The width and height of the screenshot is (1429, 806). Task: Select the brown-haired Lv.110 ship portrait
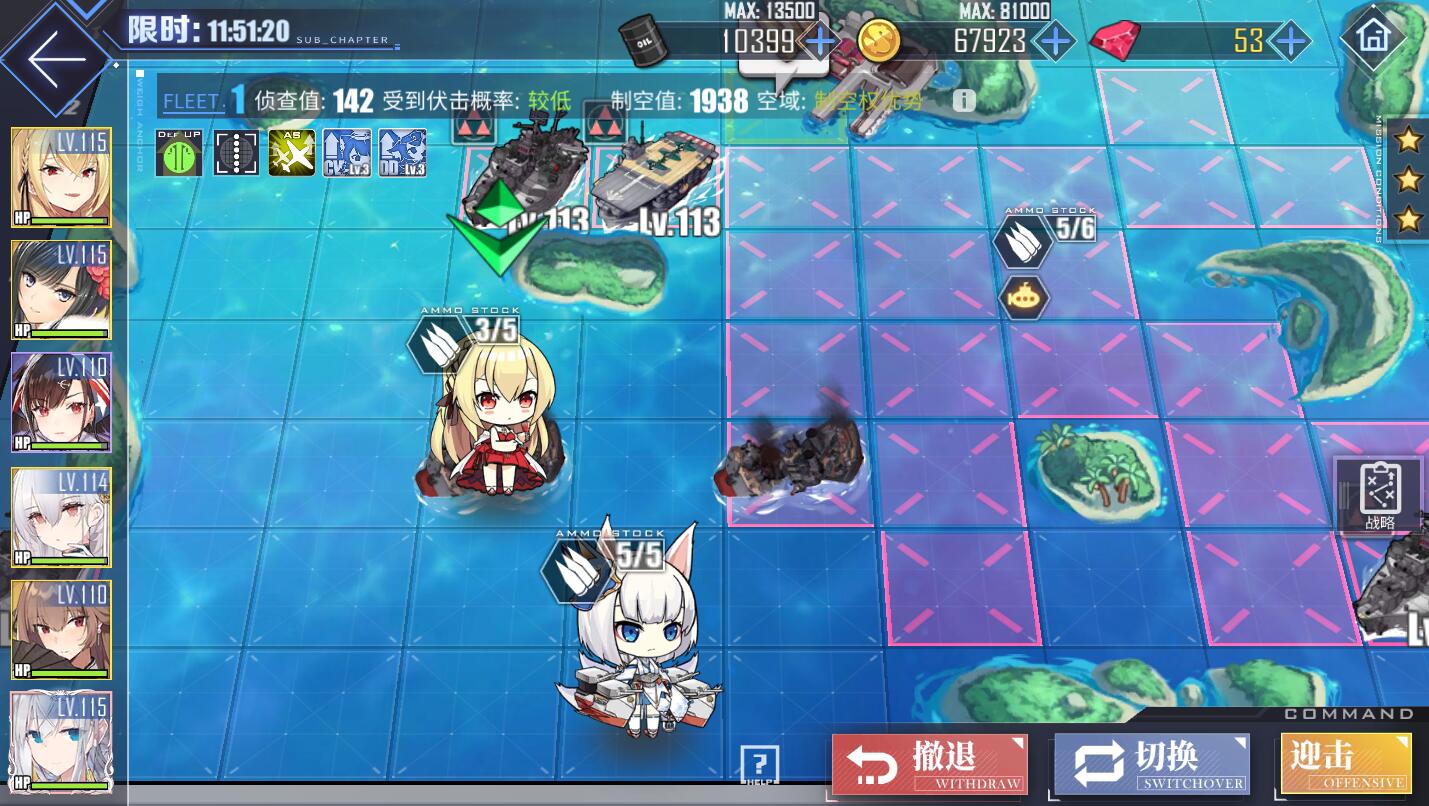tap(62, 630)
